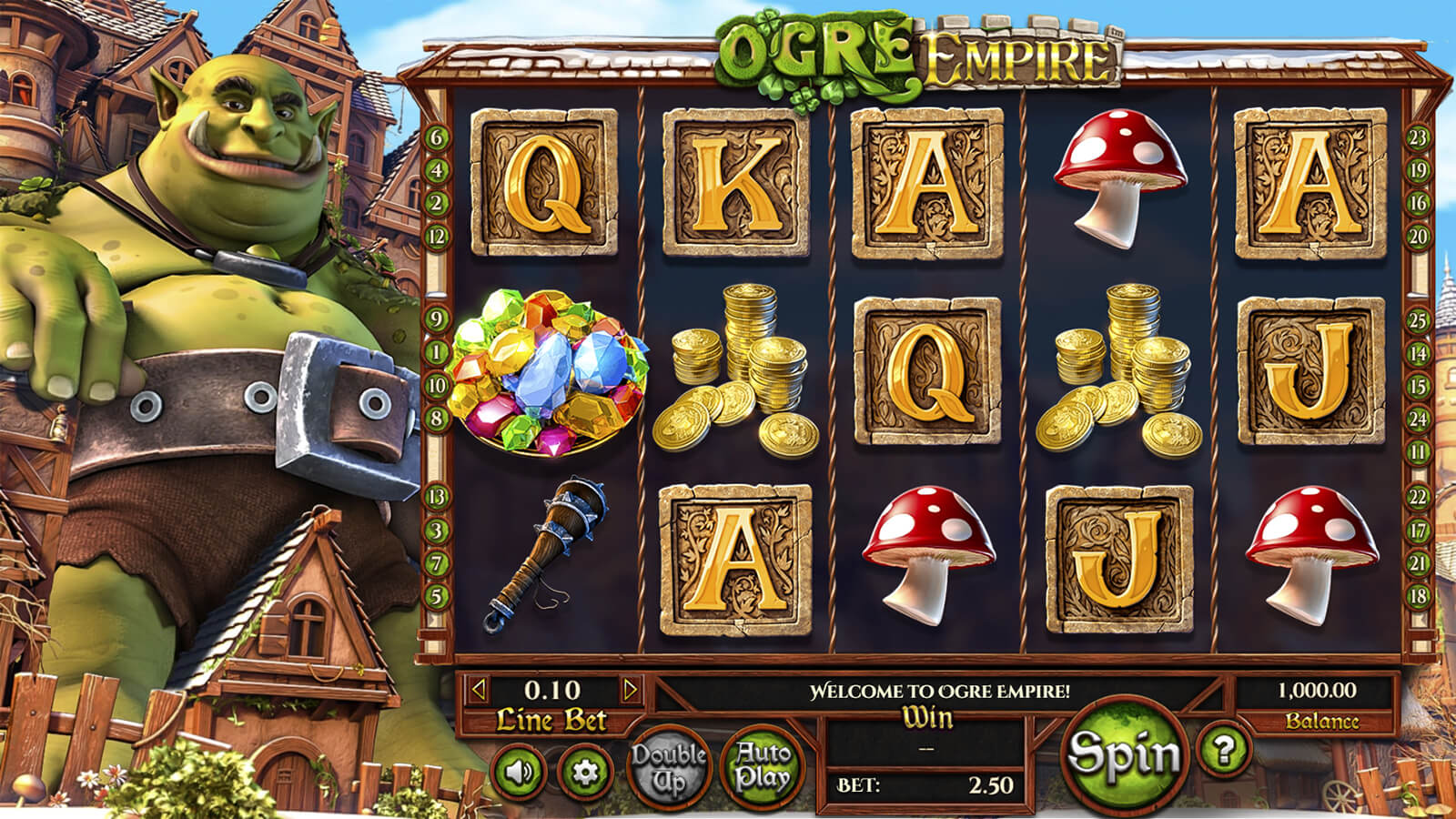This screenshot has width=1456, height=819.
Task: Click payline number 18 marker
Action: tap(1418, 597)
